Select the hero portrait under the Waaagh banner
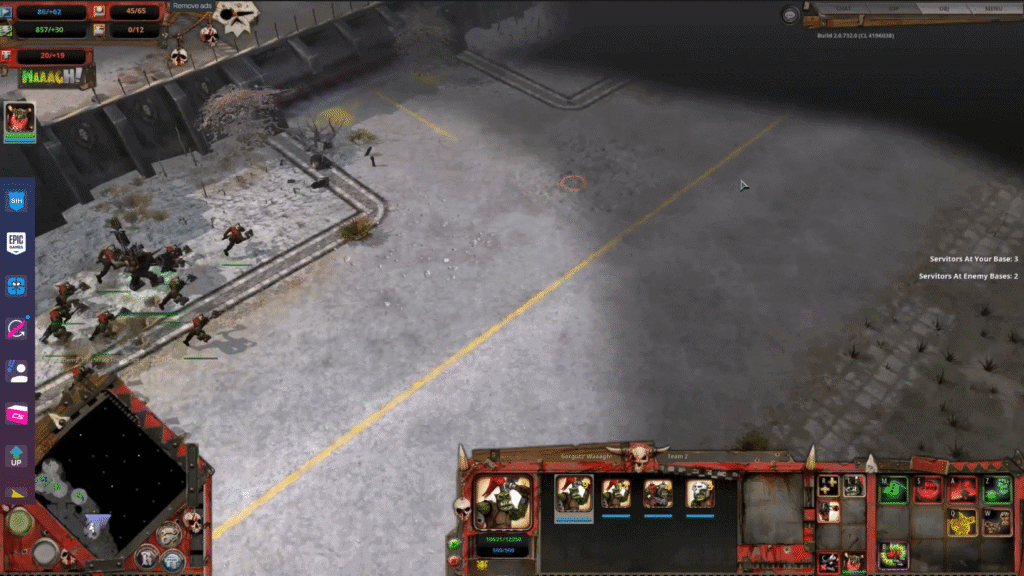The width and height of the screenshot is (1024, 576). click(x=20, y=119)
